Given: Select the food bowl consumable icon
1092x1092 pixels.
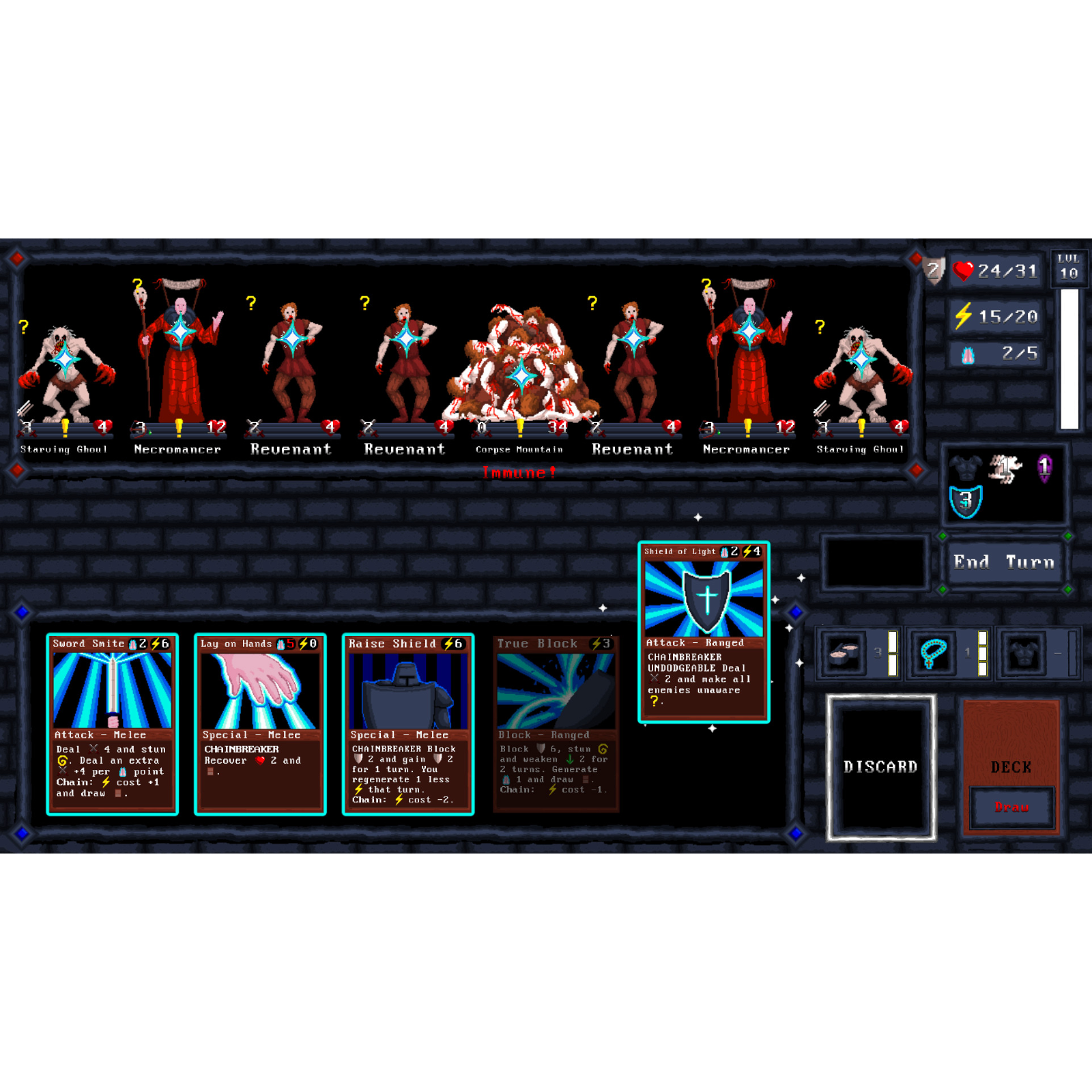Looking at the screenshot, I should coord(844,652).
